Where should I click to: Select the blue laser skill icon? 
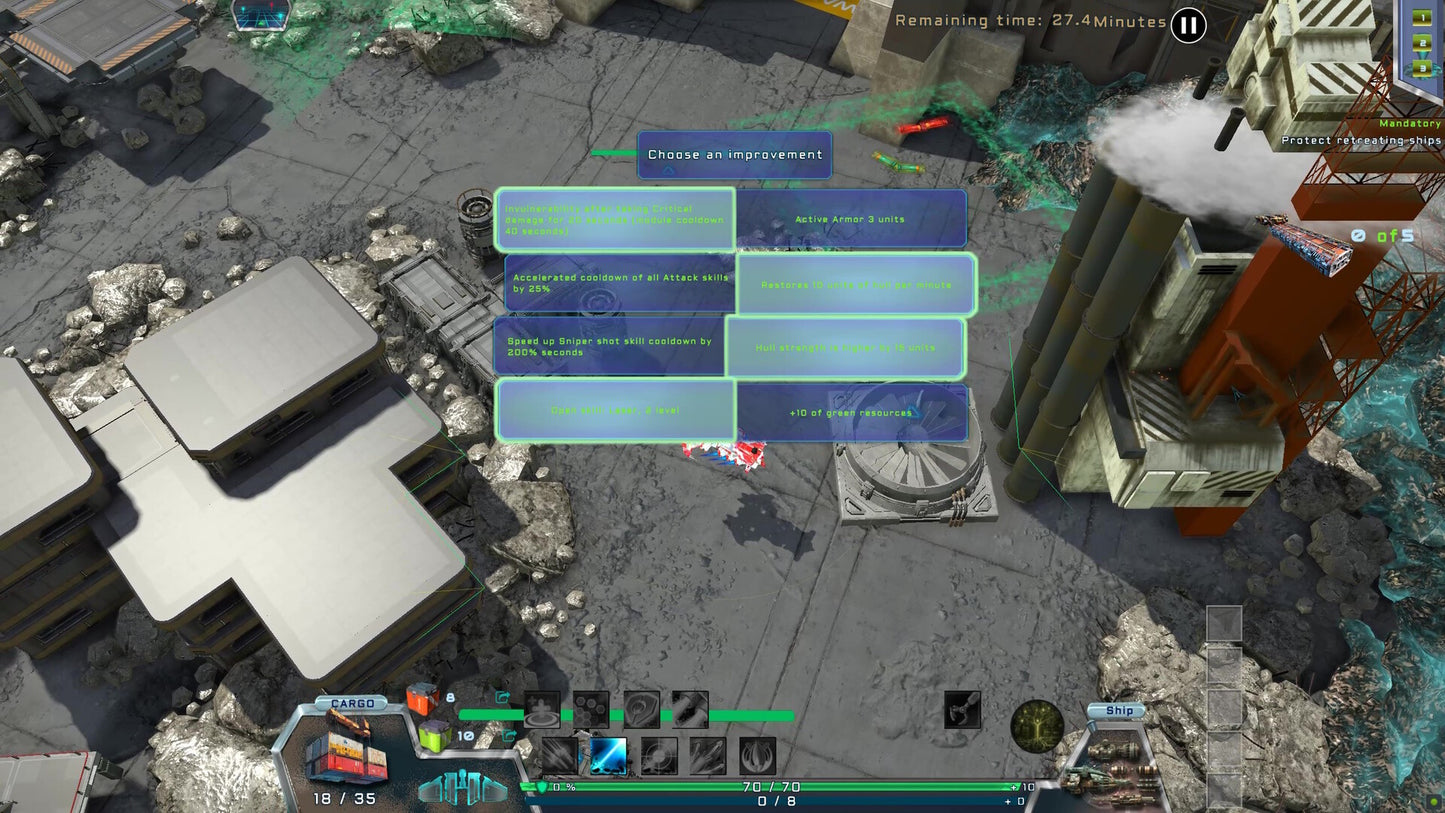tap(609, 755)
